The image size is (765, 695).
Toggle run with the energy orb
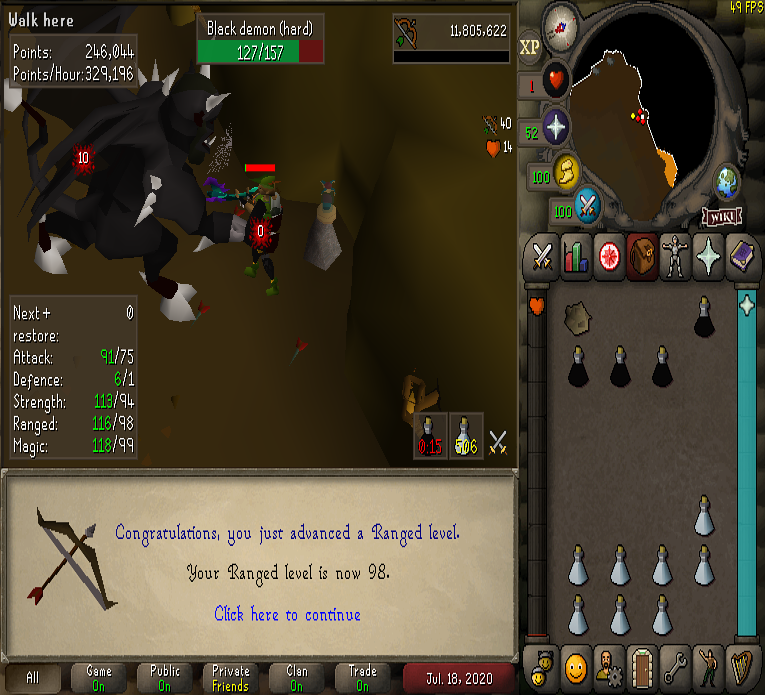pyautogui.click(x=567, y=174)
